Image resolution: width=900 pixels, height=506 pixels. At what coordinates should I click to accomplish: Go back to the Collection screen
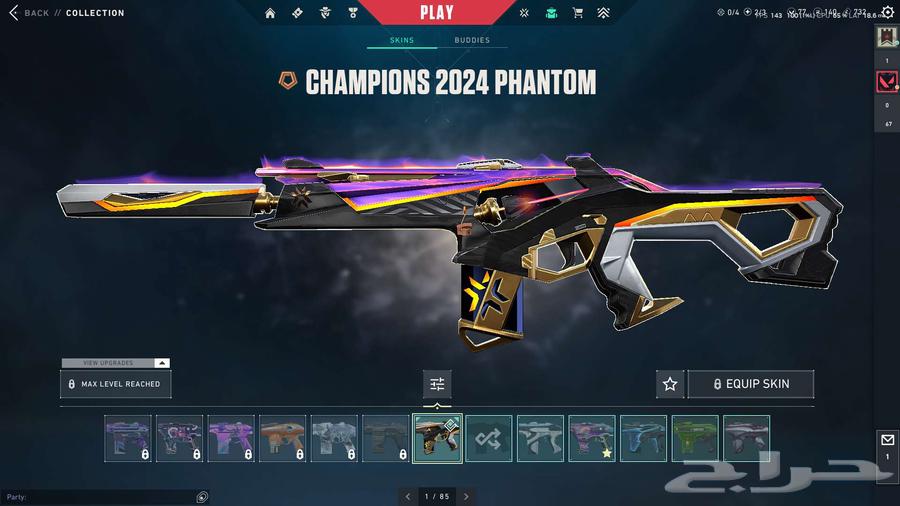pyautogui.click(x=30, y=13)
